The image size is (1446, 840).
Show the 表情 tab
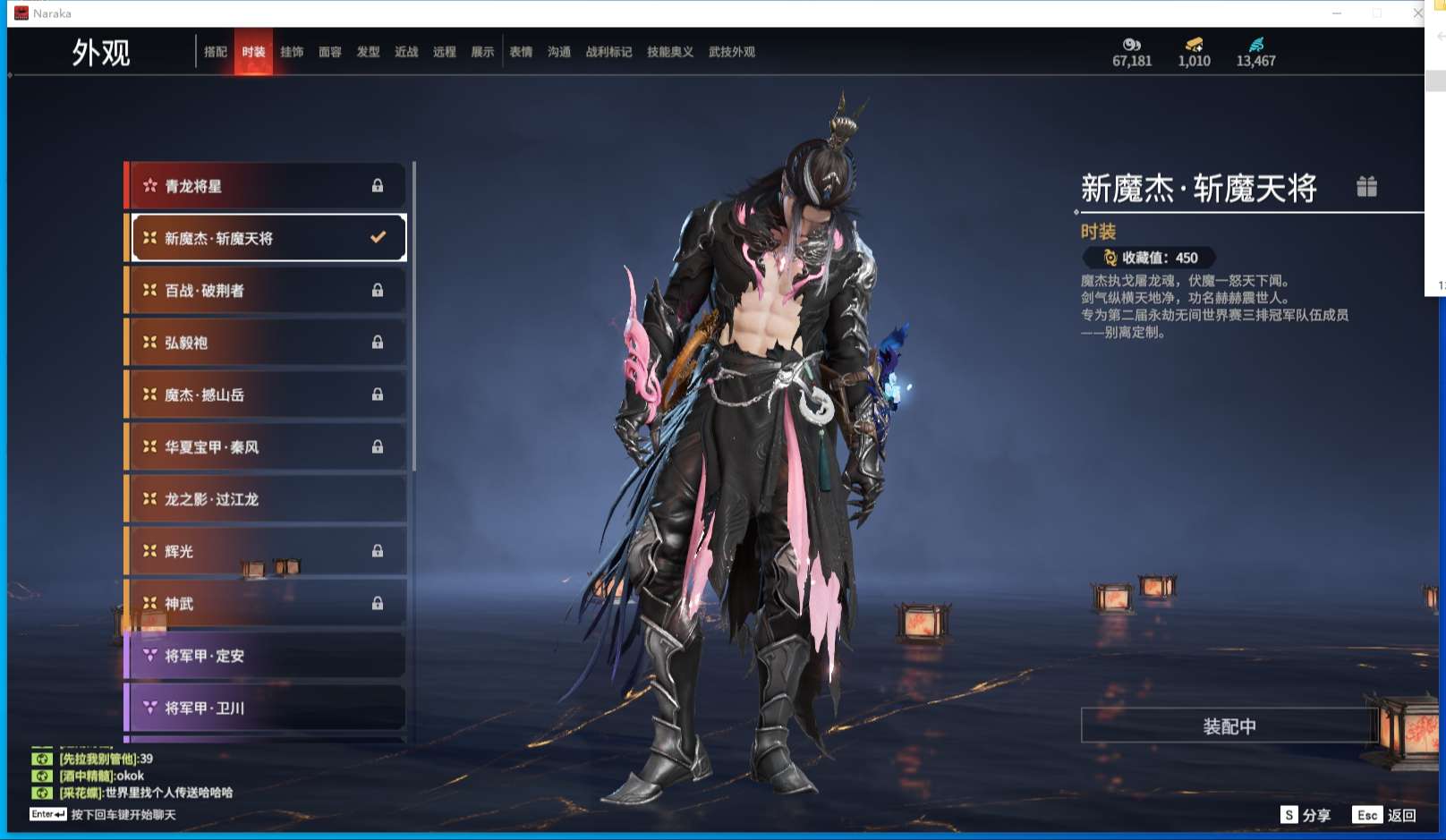521,52
